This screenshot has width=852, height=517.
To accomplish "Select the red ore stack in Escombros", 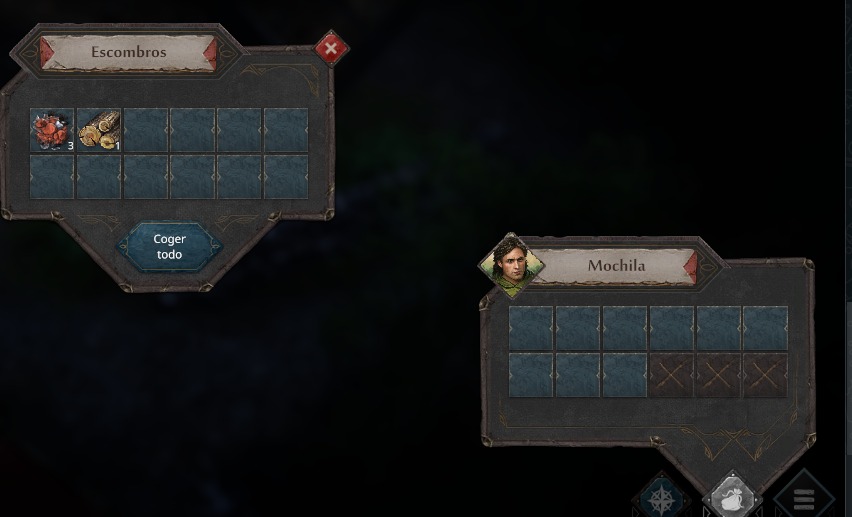I will (51, 130).
